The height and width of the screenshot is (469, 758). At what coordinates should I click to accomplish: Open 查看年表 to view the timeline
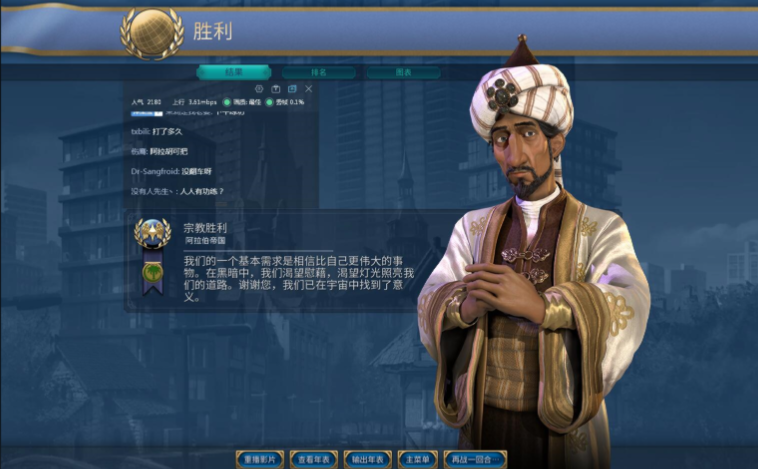315,459
